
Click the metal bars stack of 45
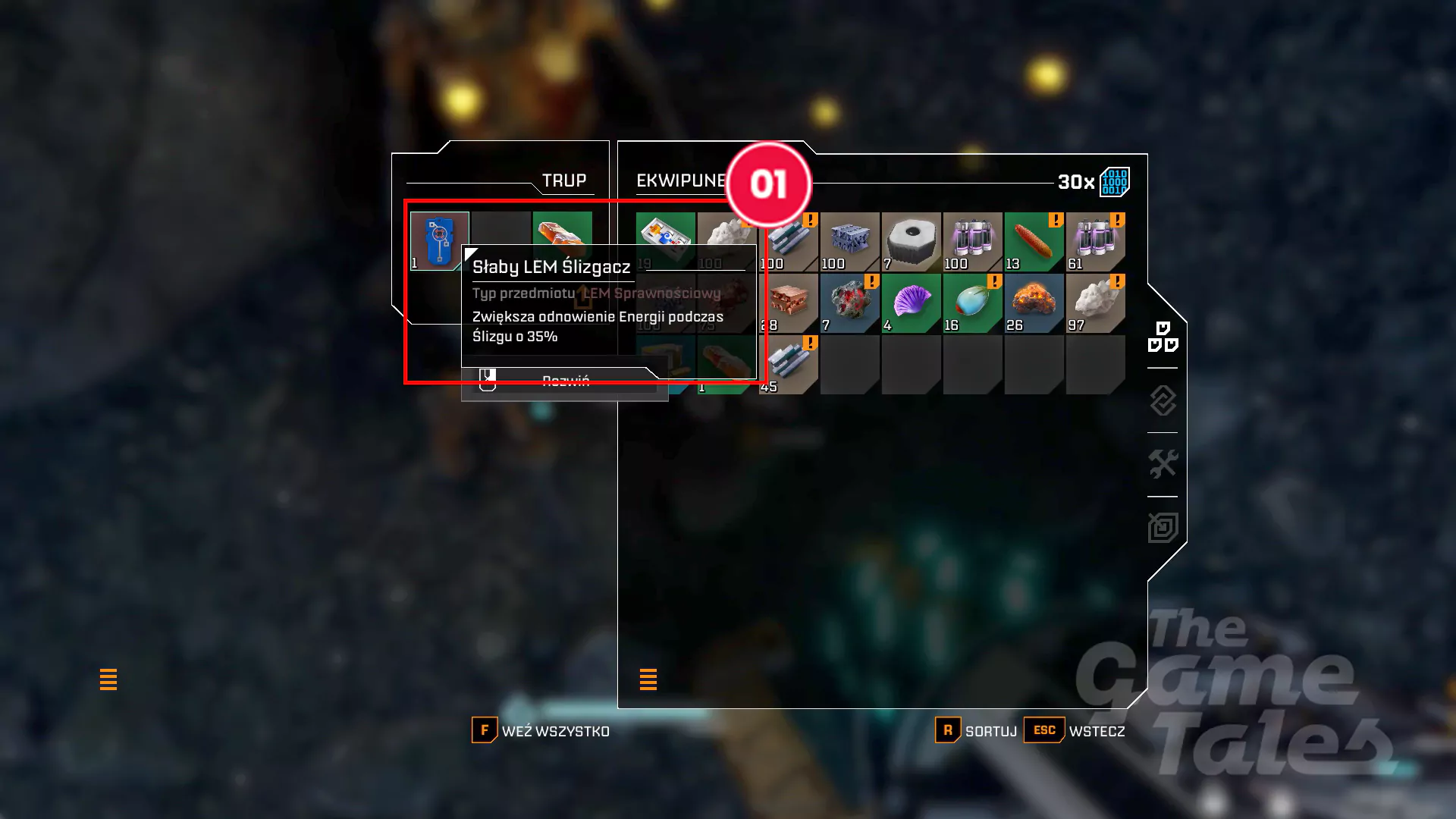(789, 365)
